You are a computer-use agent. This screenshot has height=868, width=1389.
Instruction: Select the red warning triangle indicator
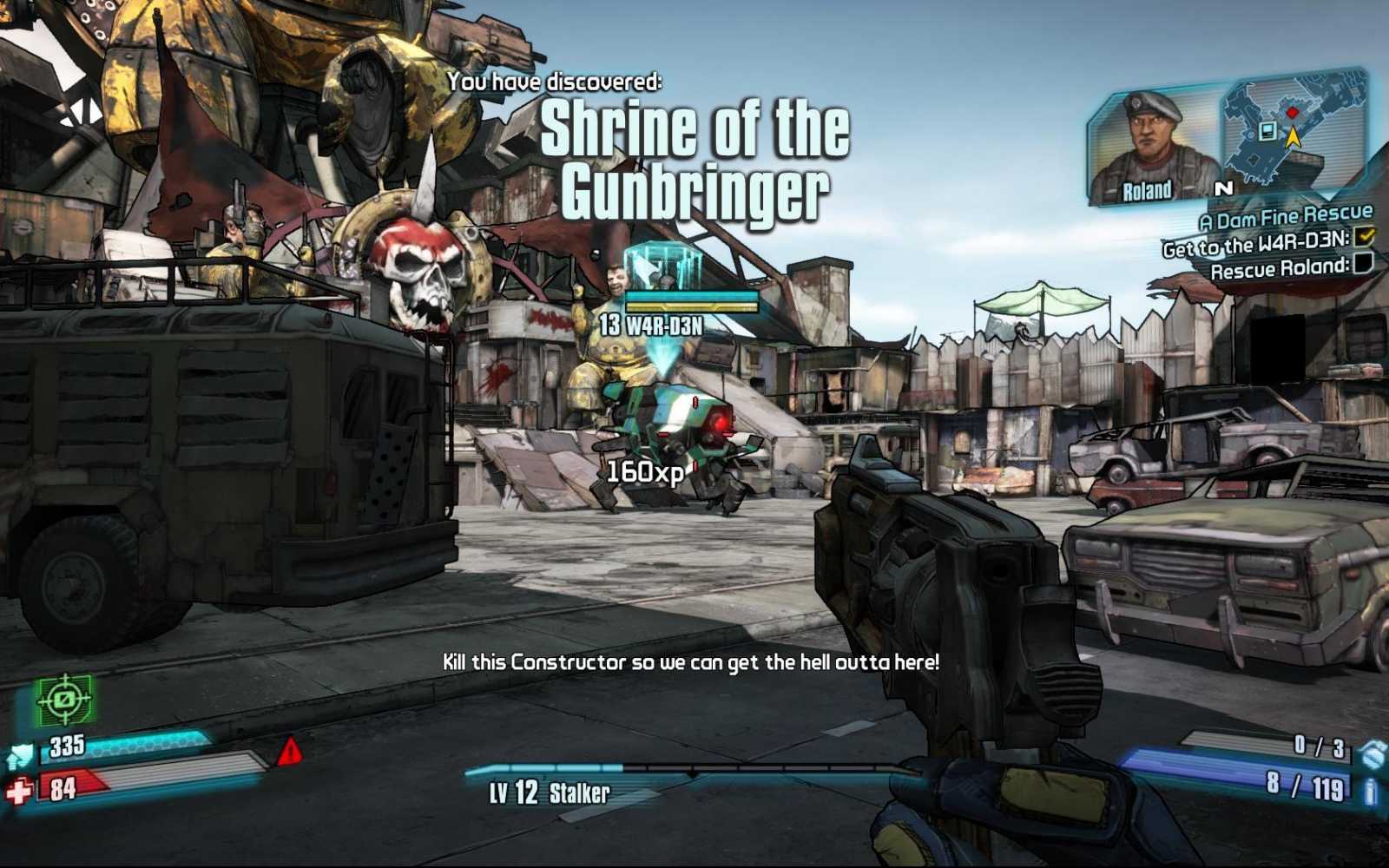(x=290, y=751)
